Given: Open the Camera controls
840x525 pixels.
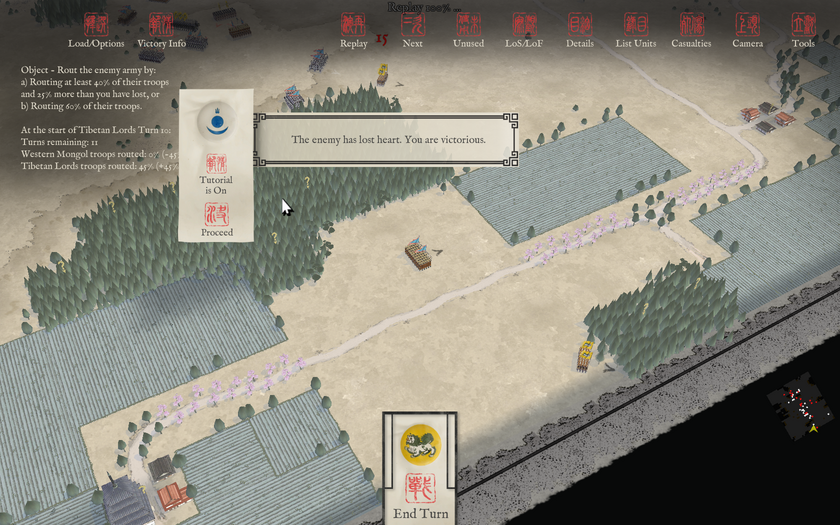Looking at the screenshot, I should click(747, 30).
